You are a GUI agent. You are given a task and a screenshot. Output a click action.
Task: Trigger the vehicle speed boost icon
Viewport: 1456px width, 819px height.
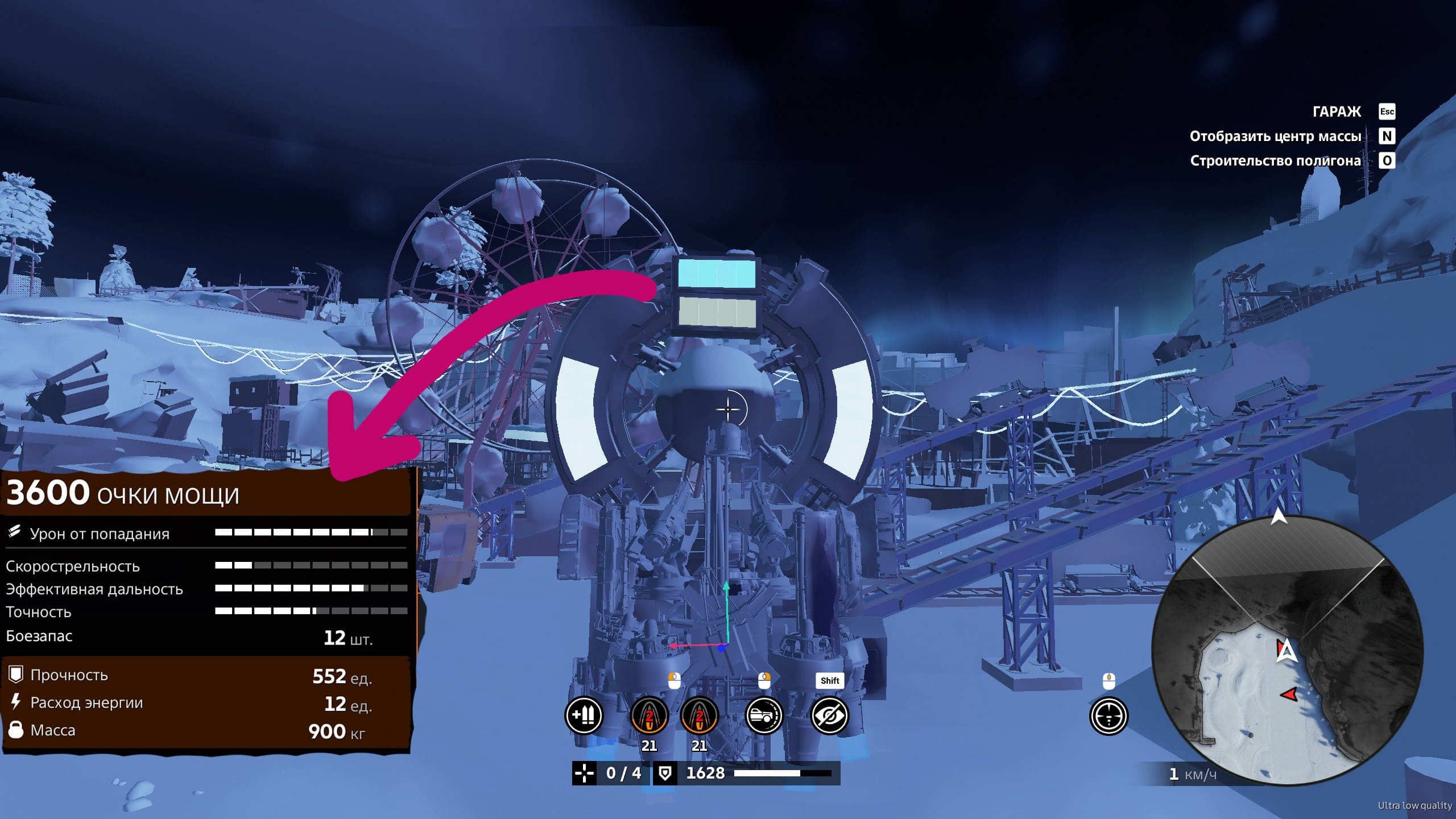pos(764,715)
